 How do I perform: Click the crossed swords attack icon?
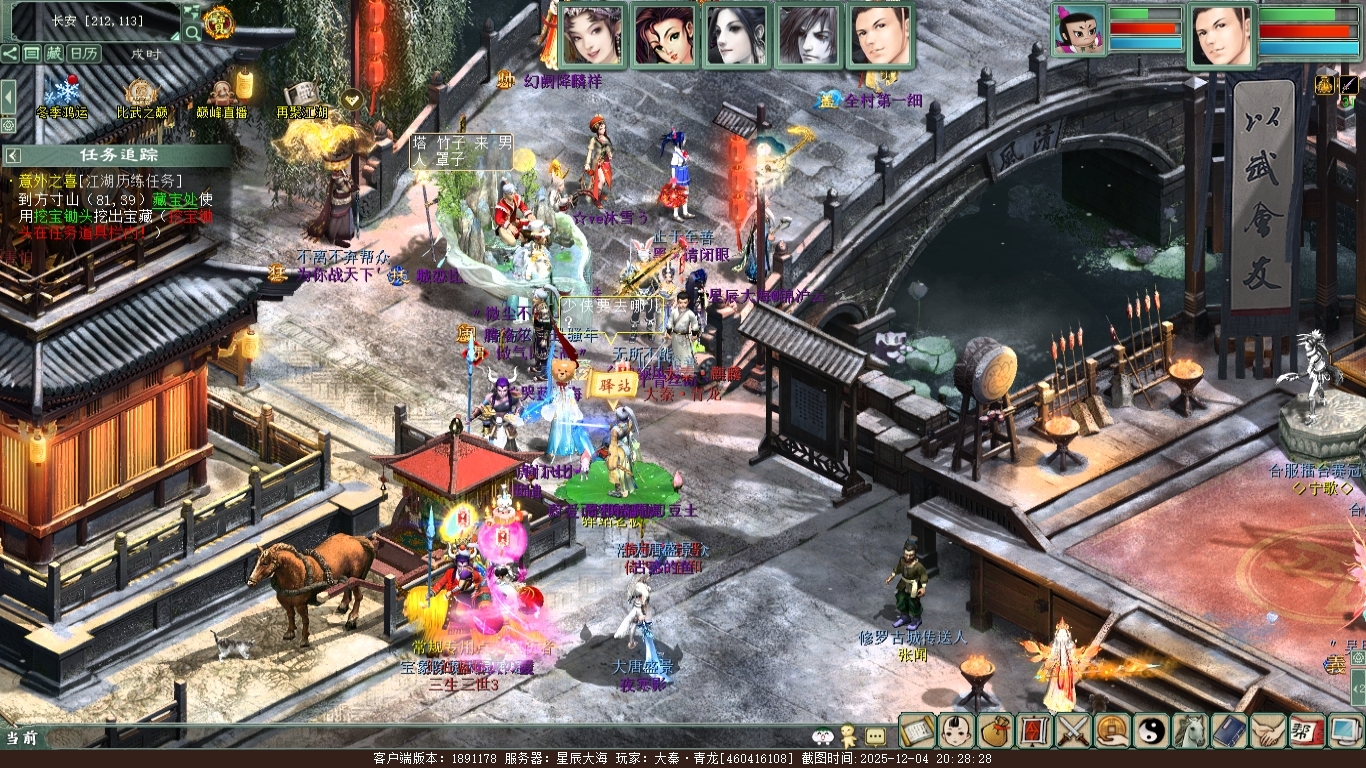[1073, 731]
